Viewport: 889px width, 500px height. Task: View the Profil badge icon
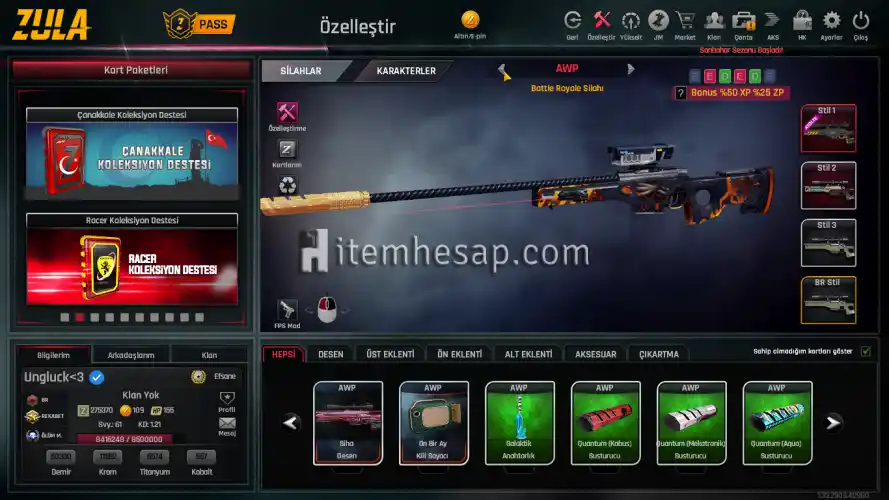coord(227,400)
